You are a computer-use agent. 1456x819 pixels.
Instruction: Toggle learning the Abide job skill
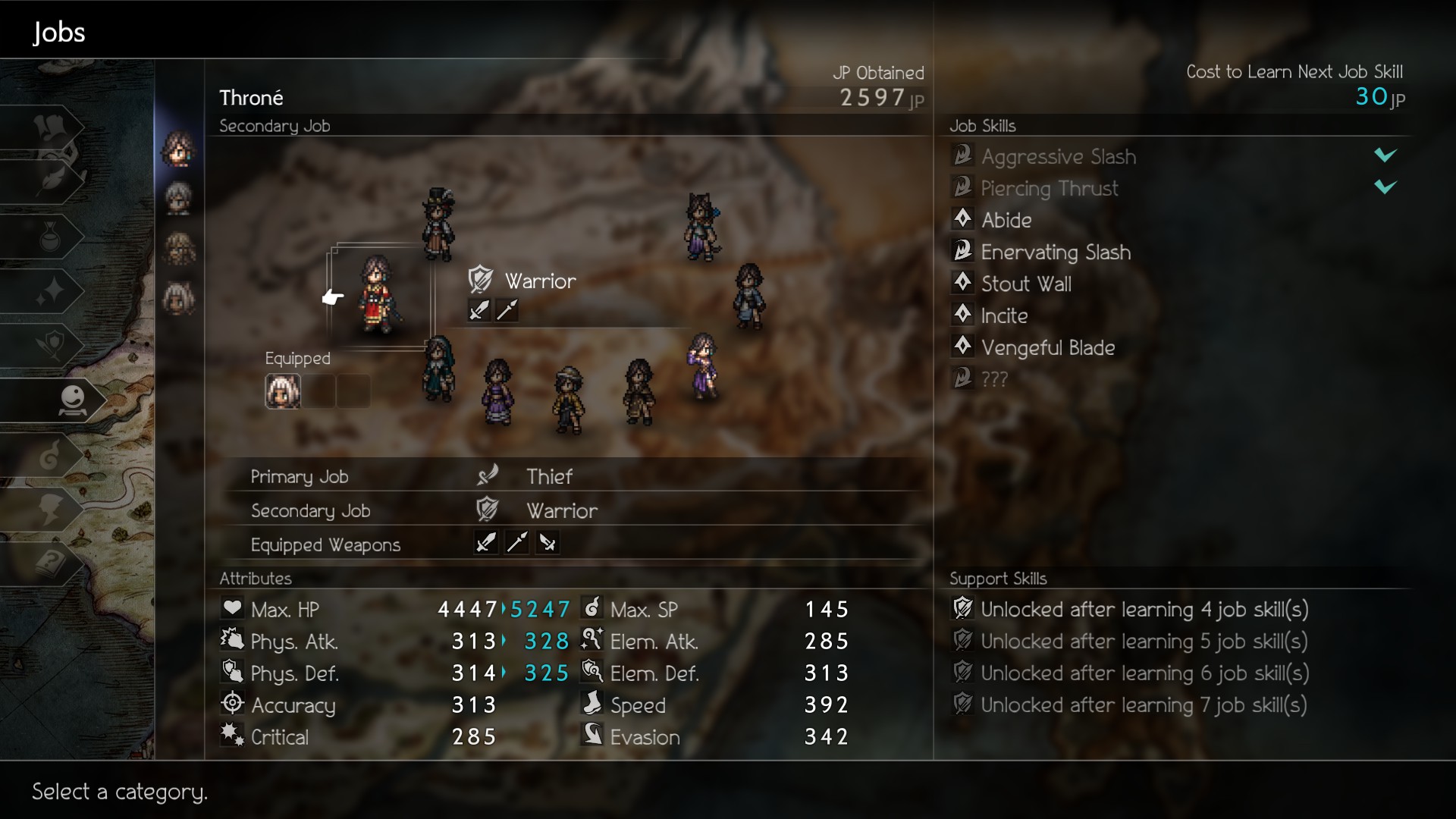pyautogui.click(x=1006, y=220)
